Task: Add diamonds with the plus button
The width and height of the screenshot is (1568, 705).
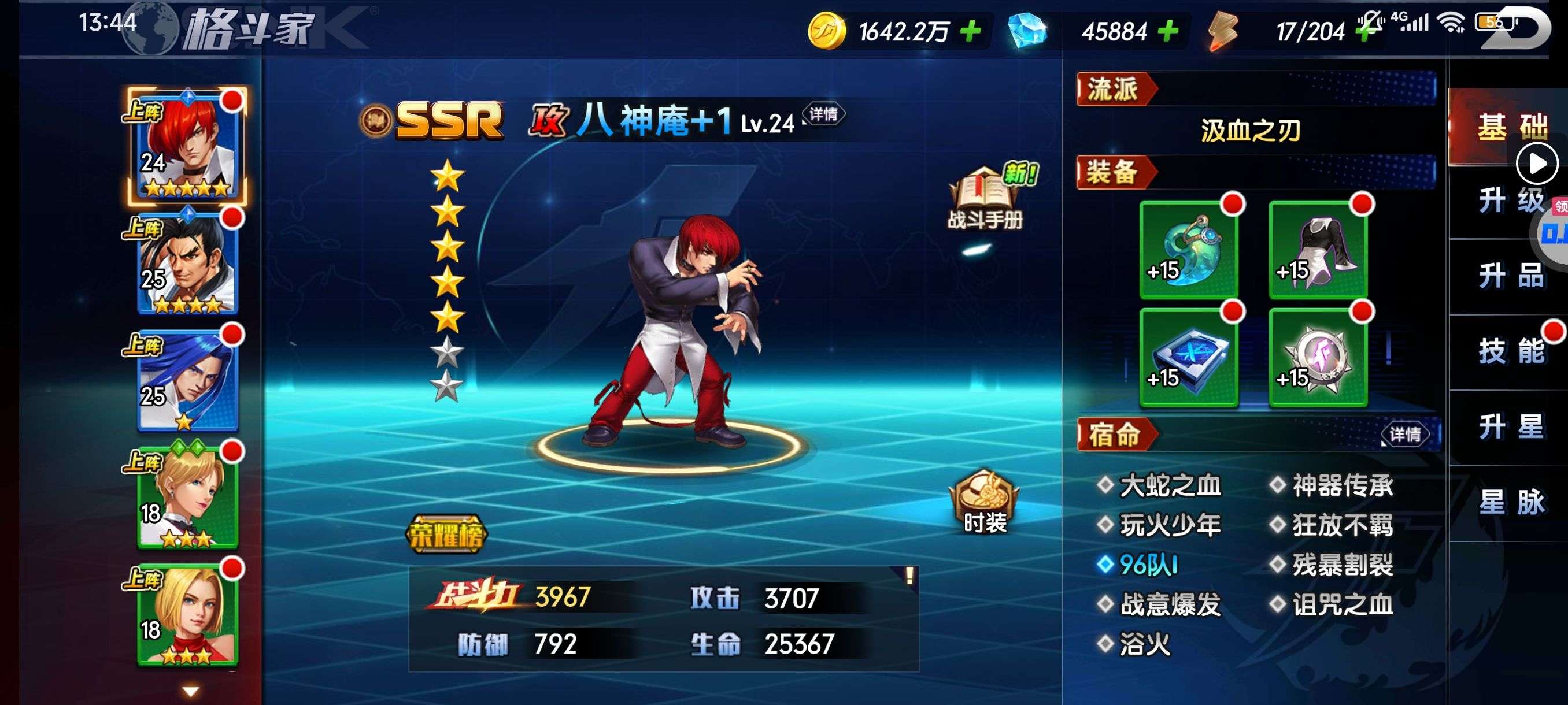Action: pyautogui.click(x=1167, y=31)
